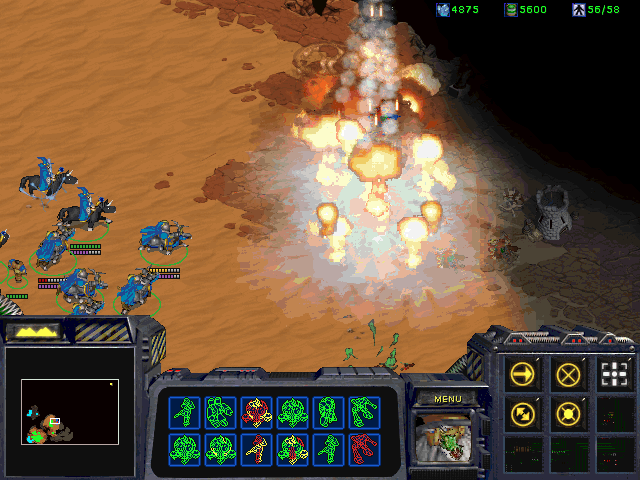Select the Patrol command
The width and height of the screenshot is (640, 480).
coord(523,411)
